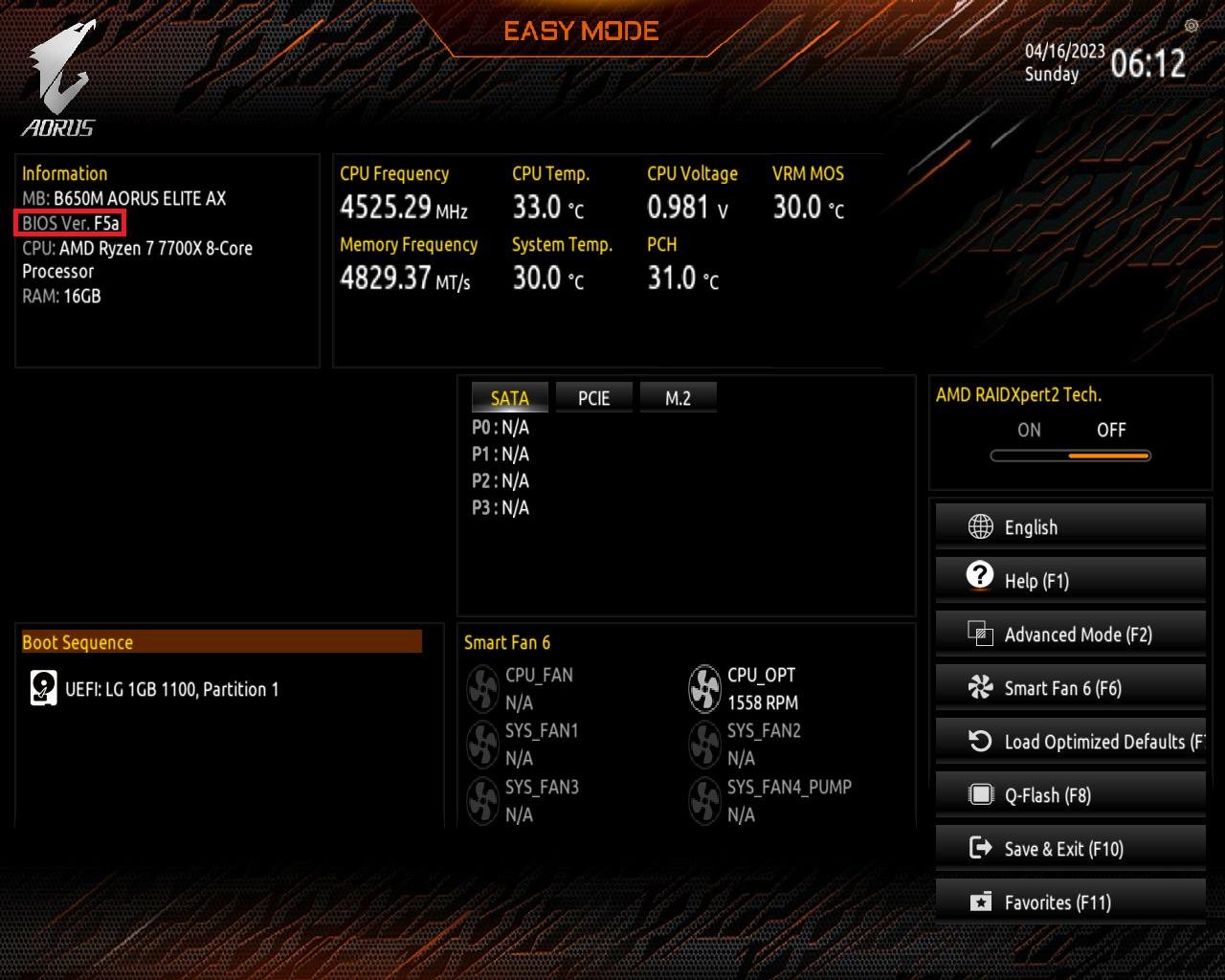Click the gear icon beside the date
Screen dimensions: 1225x980
tap(1192, 26)
